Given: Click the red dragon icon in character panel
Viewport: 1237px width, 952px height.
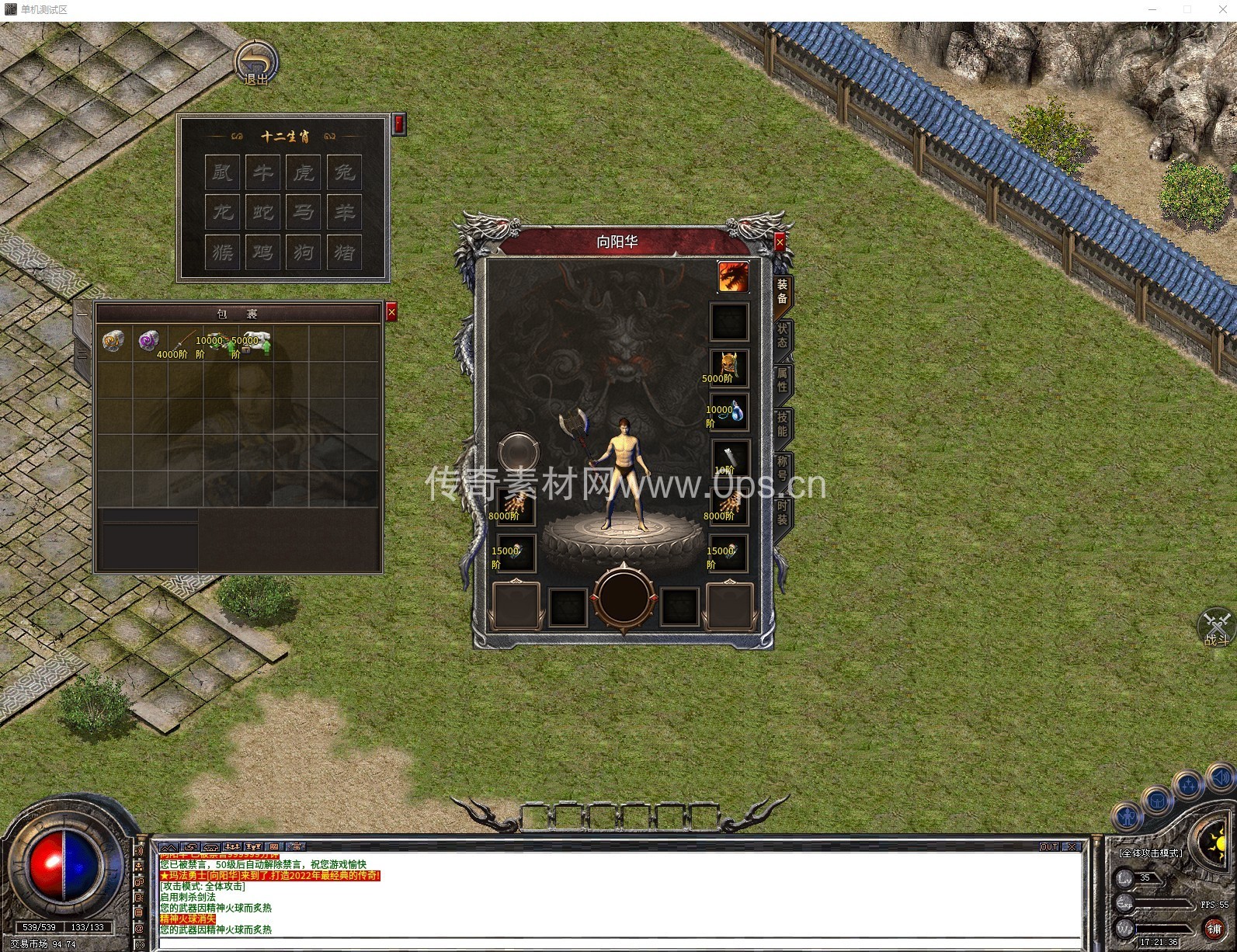Looking at the screenshot, I should pyautogui.click(x=732, y=276).
